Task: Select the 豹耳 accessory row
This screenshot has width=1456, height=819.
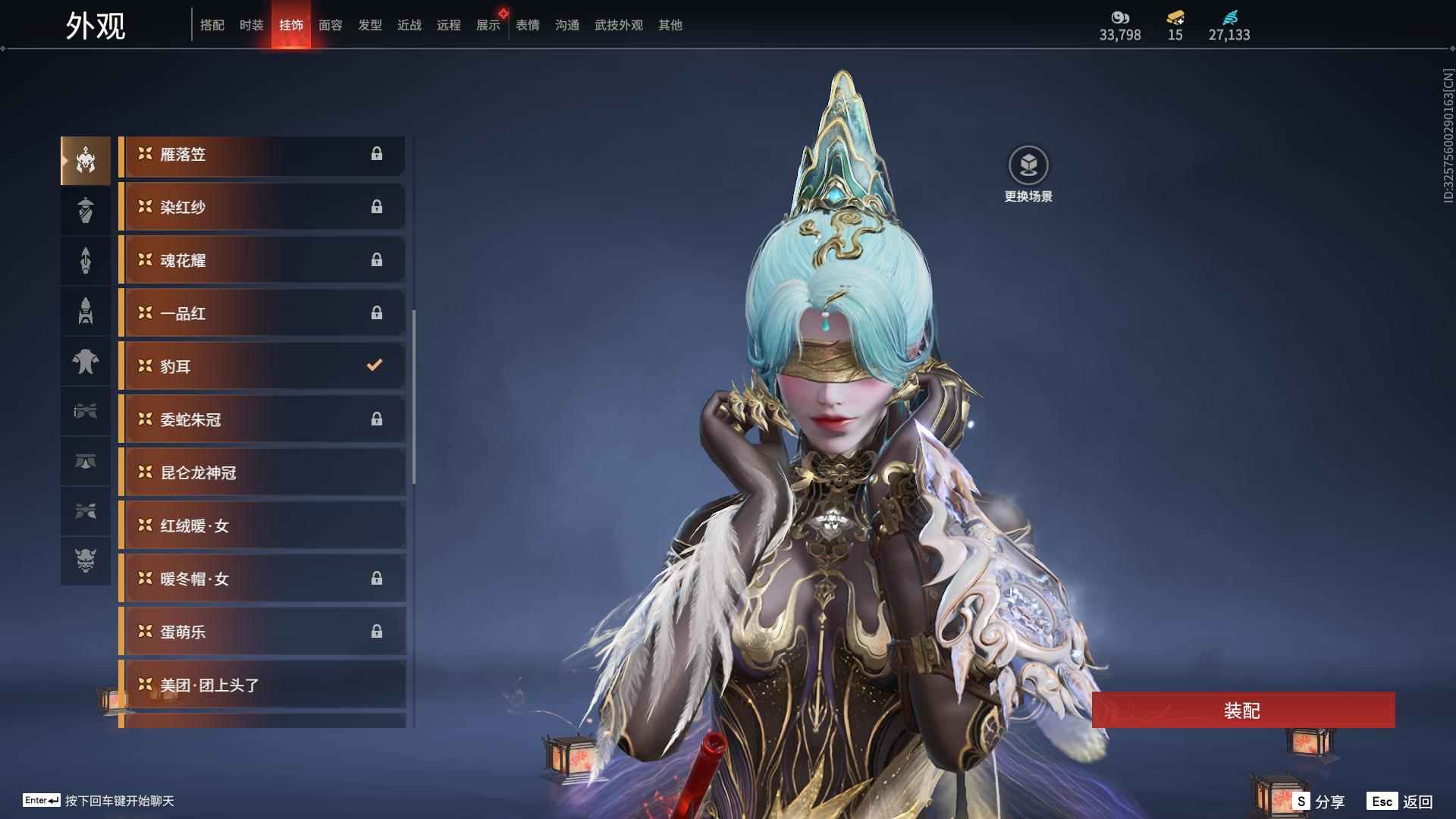Action: pos(262,366)
